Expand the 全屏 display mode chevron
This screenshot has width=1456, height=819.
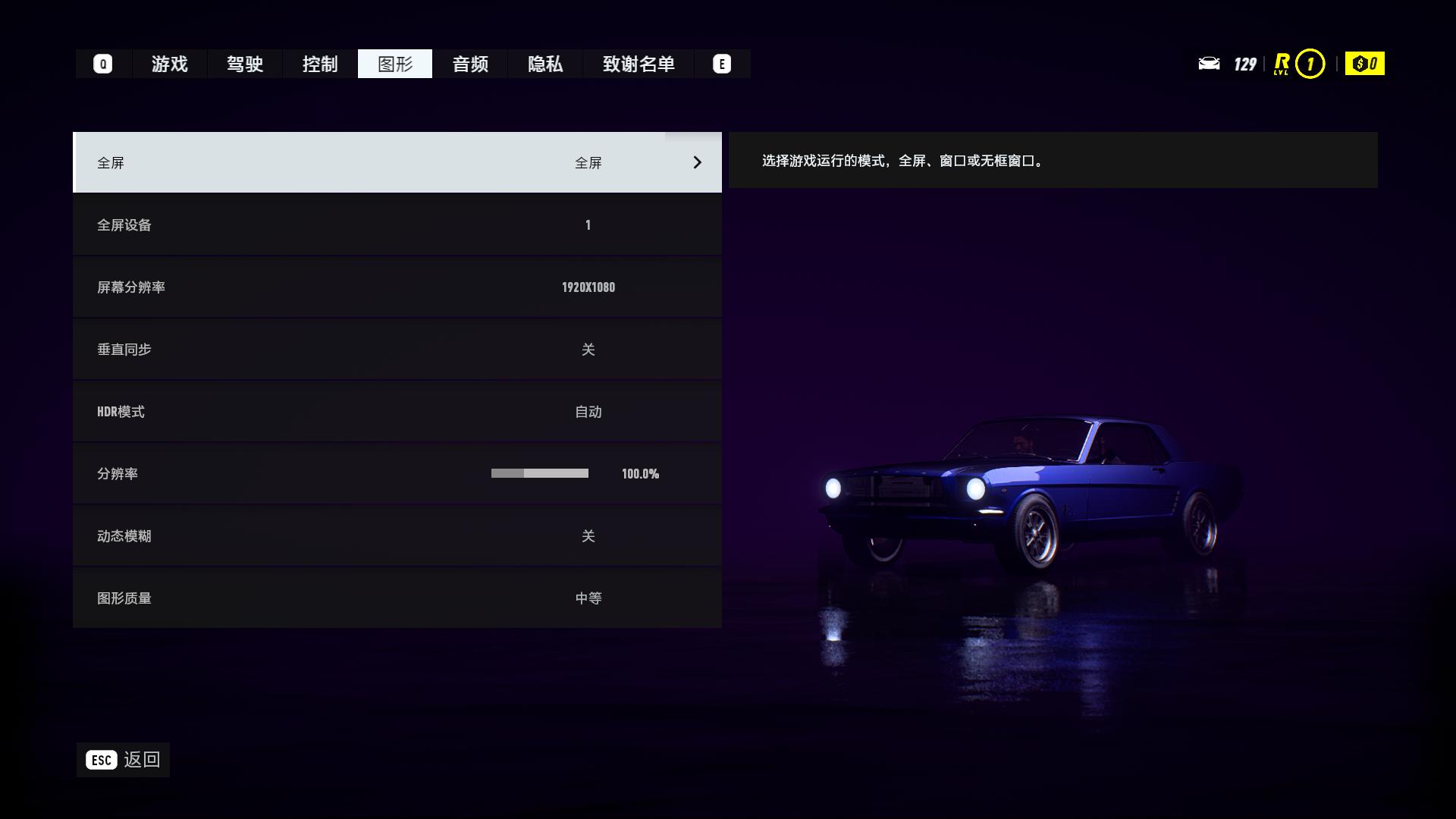[x=696, y=162]
